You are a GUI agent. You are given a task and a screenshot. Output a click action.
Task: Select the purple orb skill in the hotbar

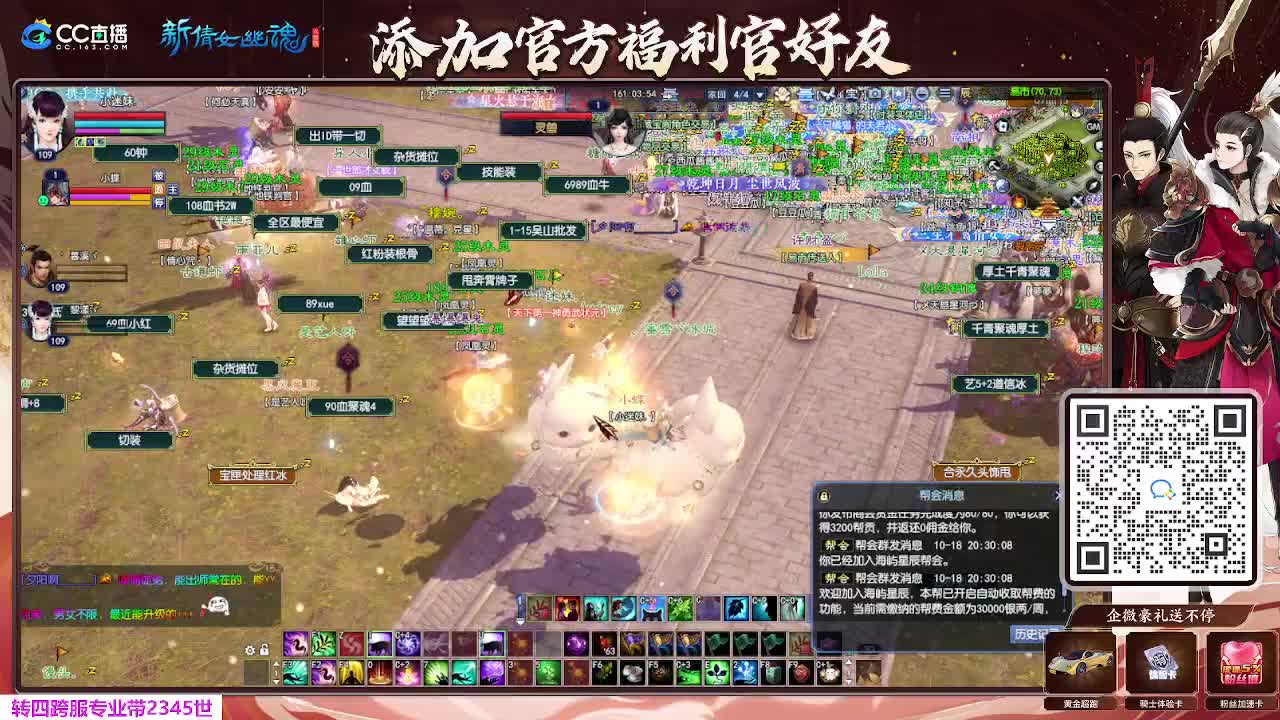[576, 643]
